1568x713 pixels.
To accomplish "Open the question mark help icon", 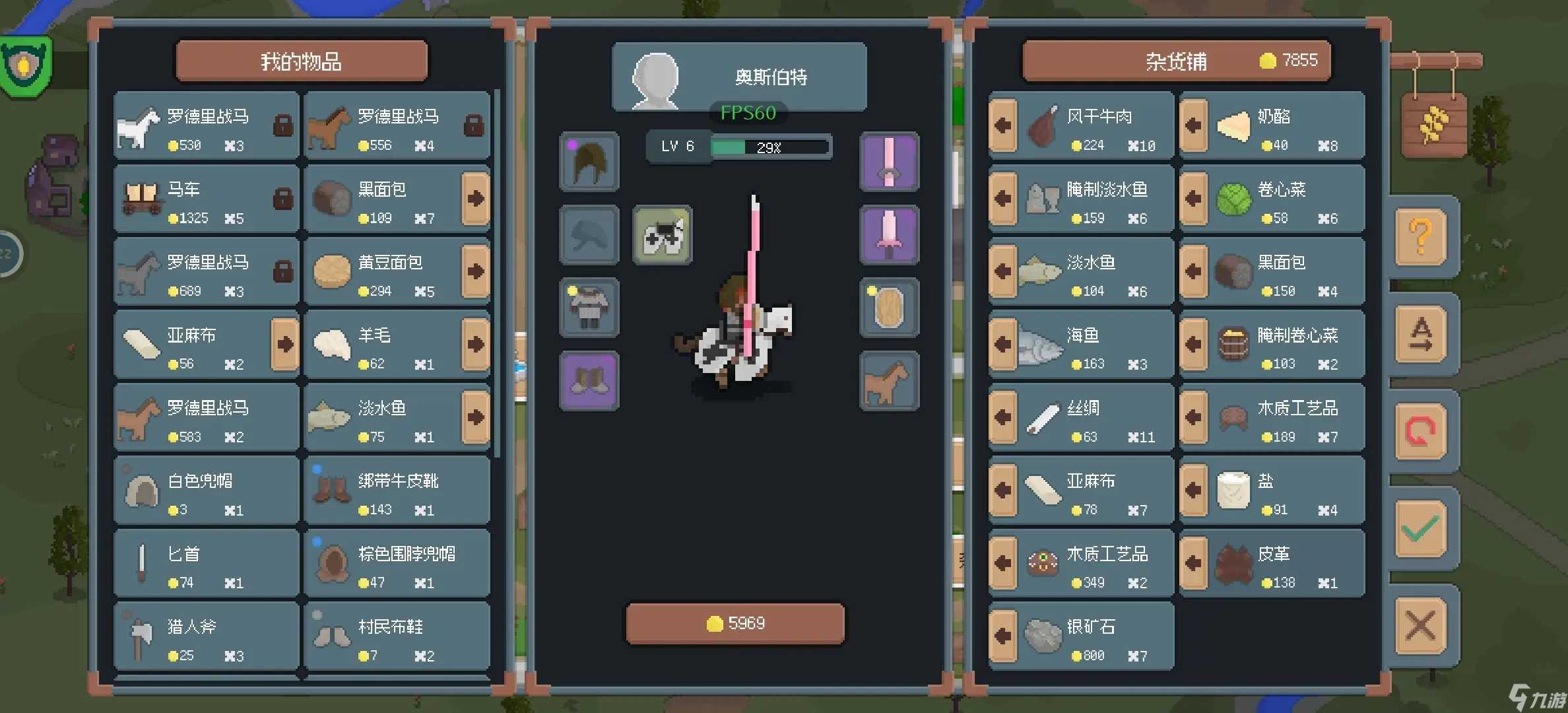I will pos(1422,238).
